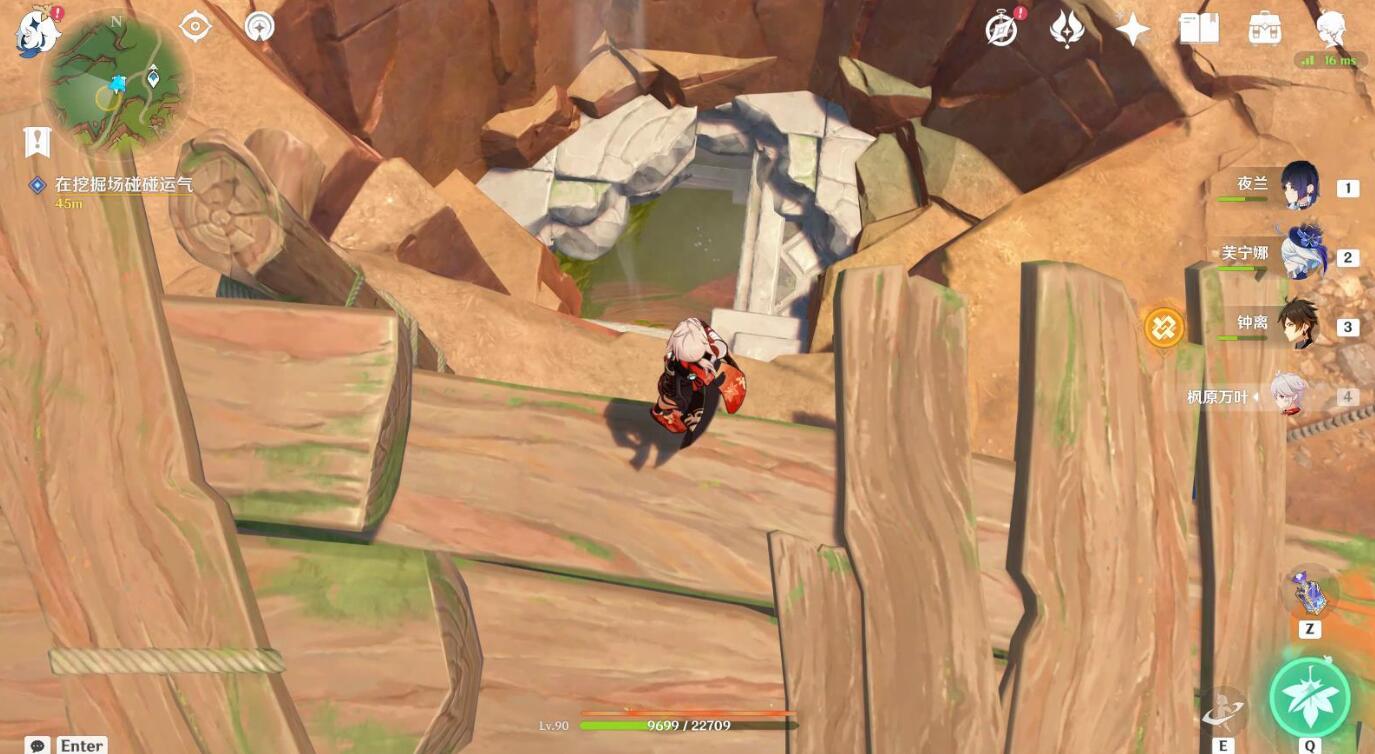This screenshot has width=1375, height=754.
Task: Open the Paimon menu
Action: click(38, 31)
